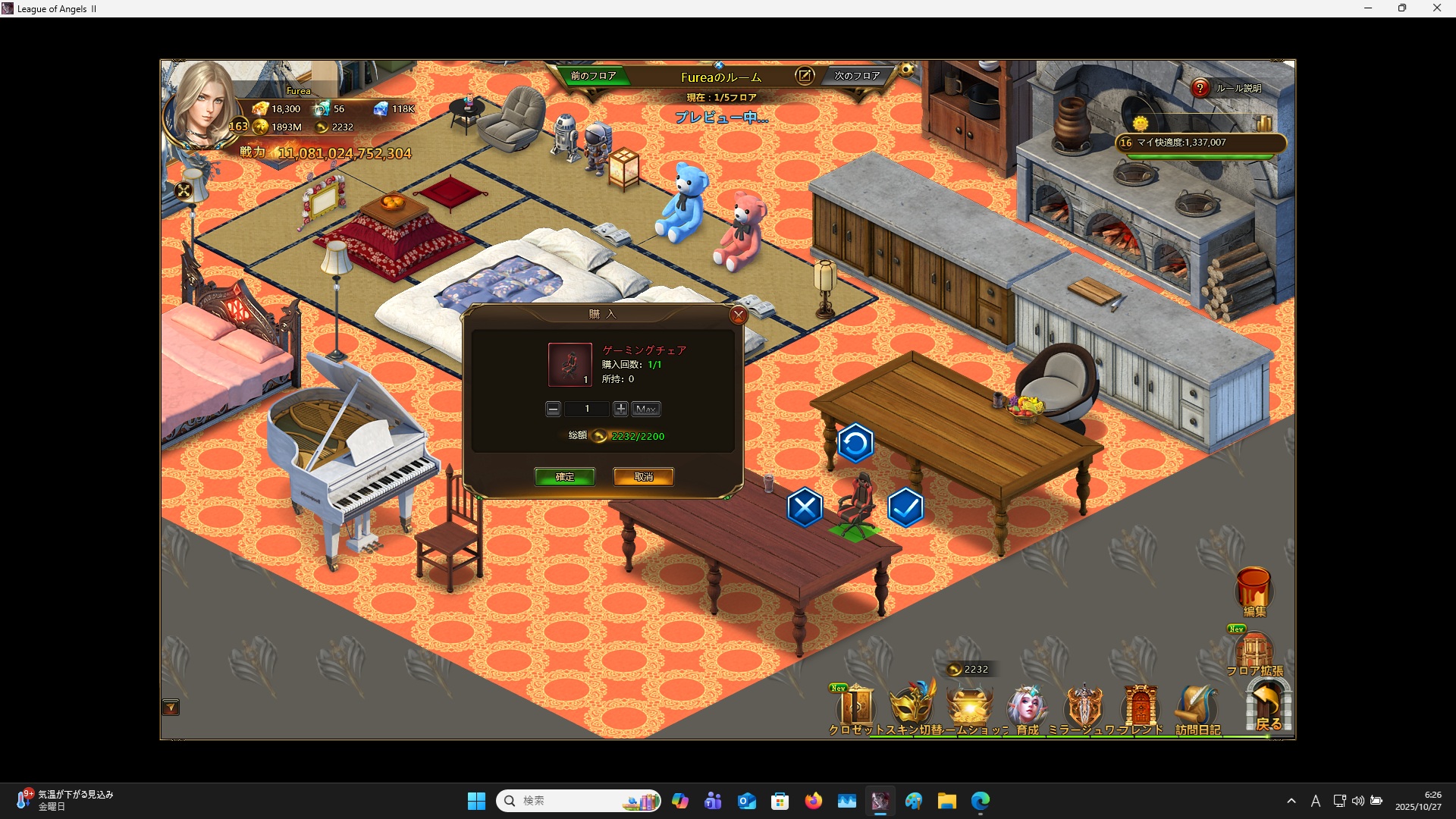Open the 編集 edit paint bucket
The height and width of the screenshot is (819, 1456).
point(1254,591)
